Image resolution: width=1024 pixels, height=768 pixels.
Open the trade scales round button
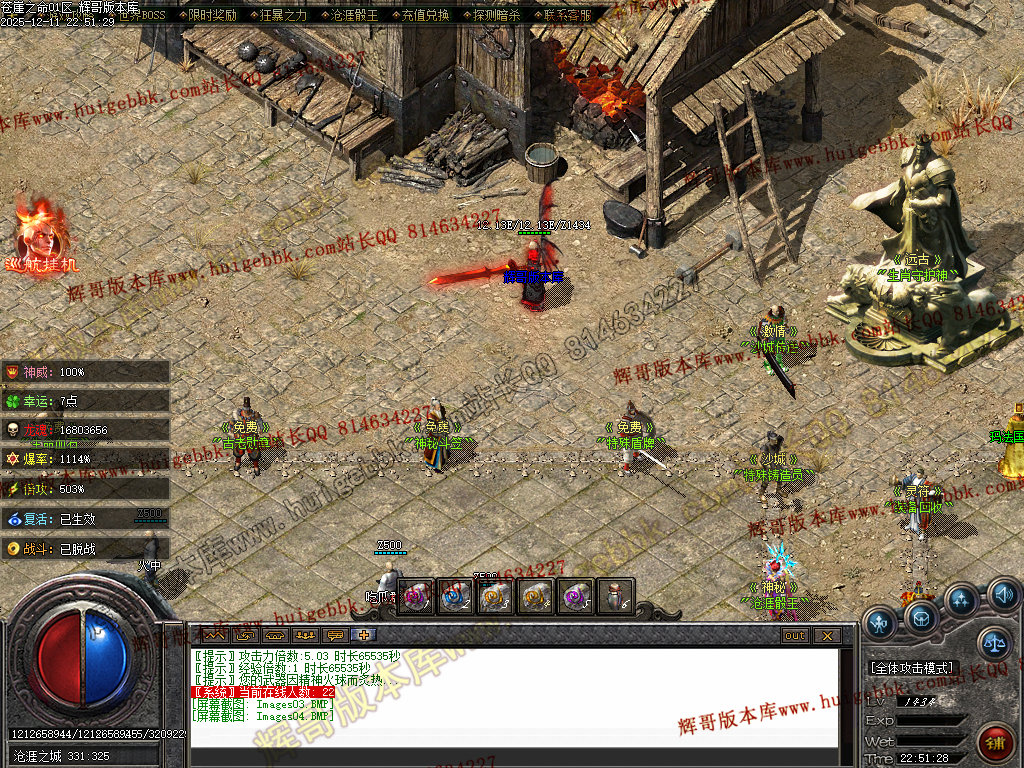pyautogui.click(x=994, y=644)
